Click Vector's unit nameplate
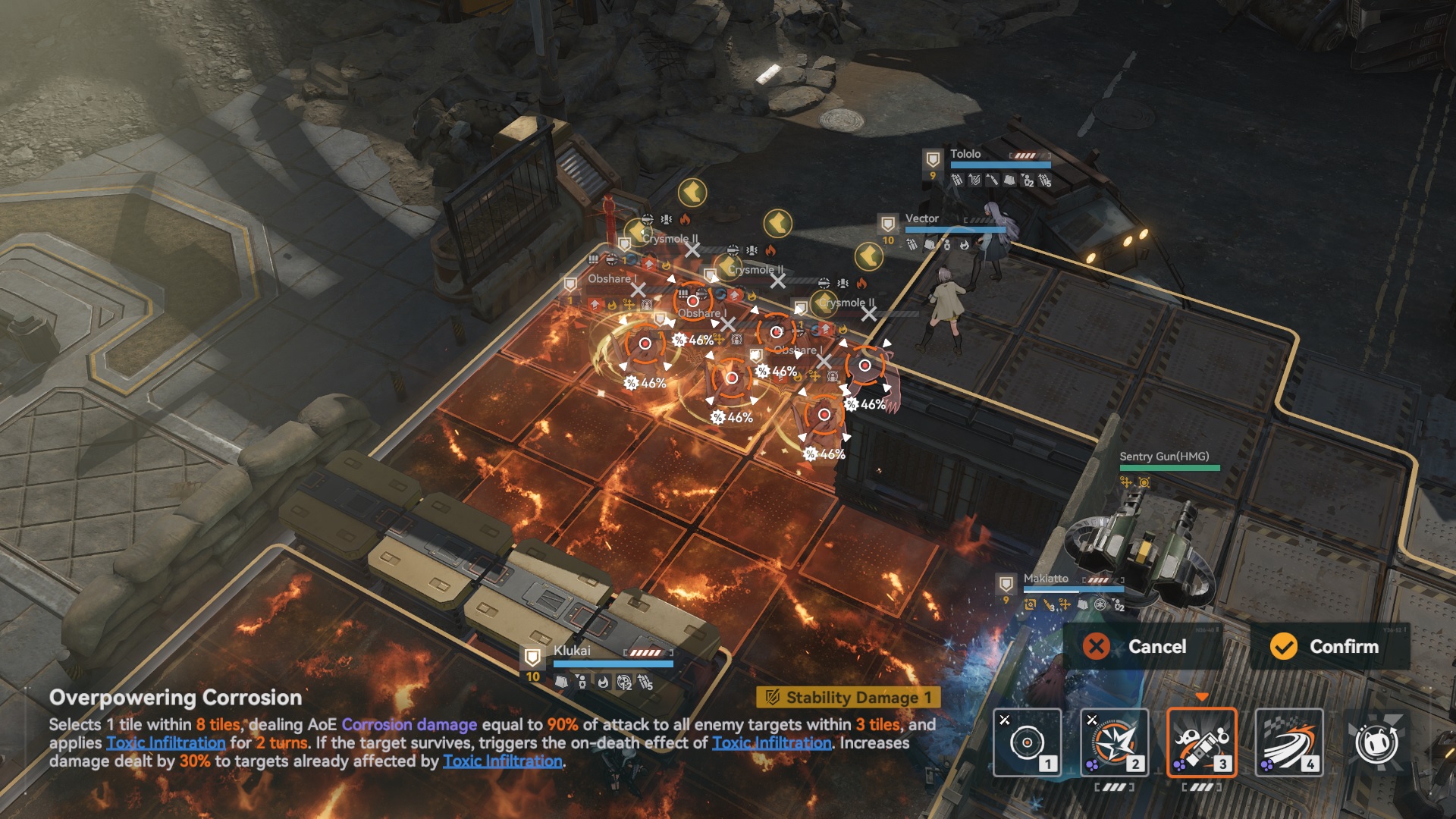Viewport: 1456px width, 819px height. [921, 218]
